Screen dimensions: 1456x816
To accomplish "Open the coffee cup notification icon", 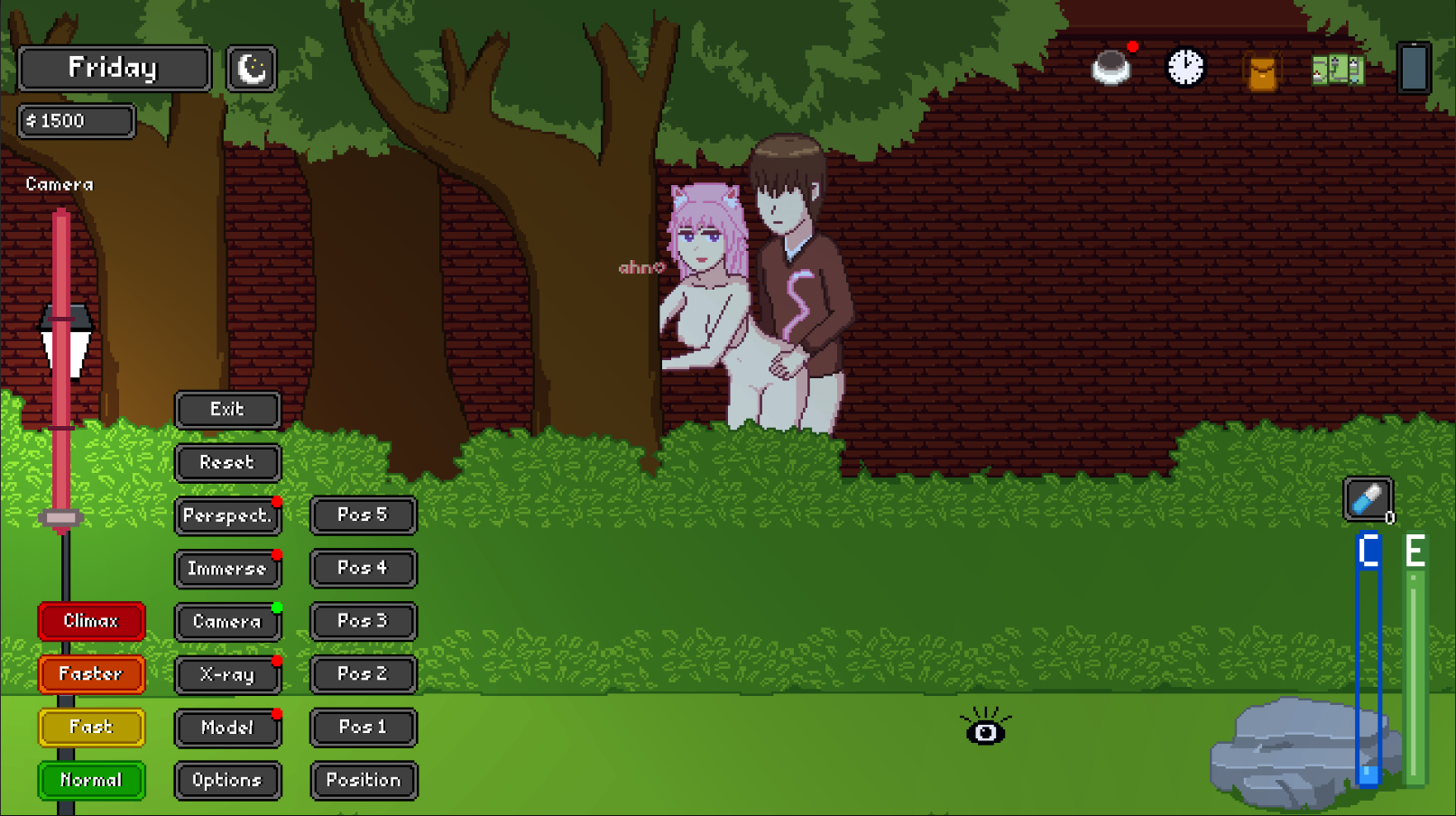I will 1111,66.
